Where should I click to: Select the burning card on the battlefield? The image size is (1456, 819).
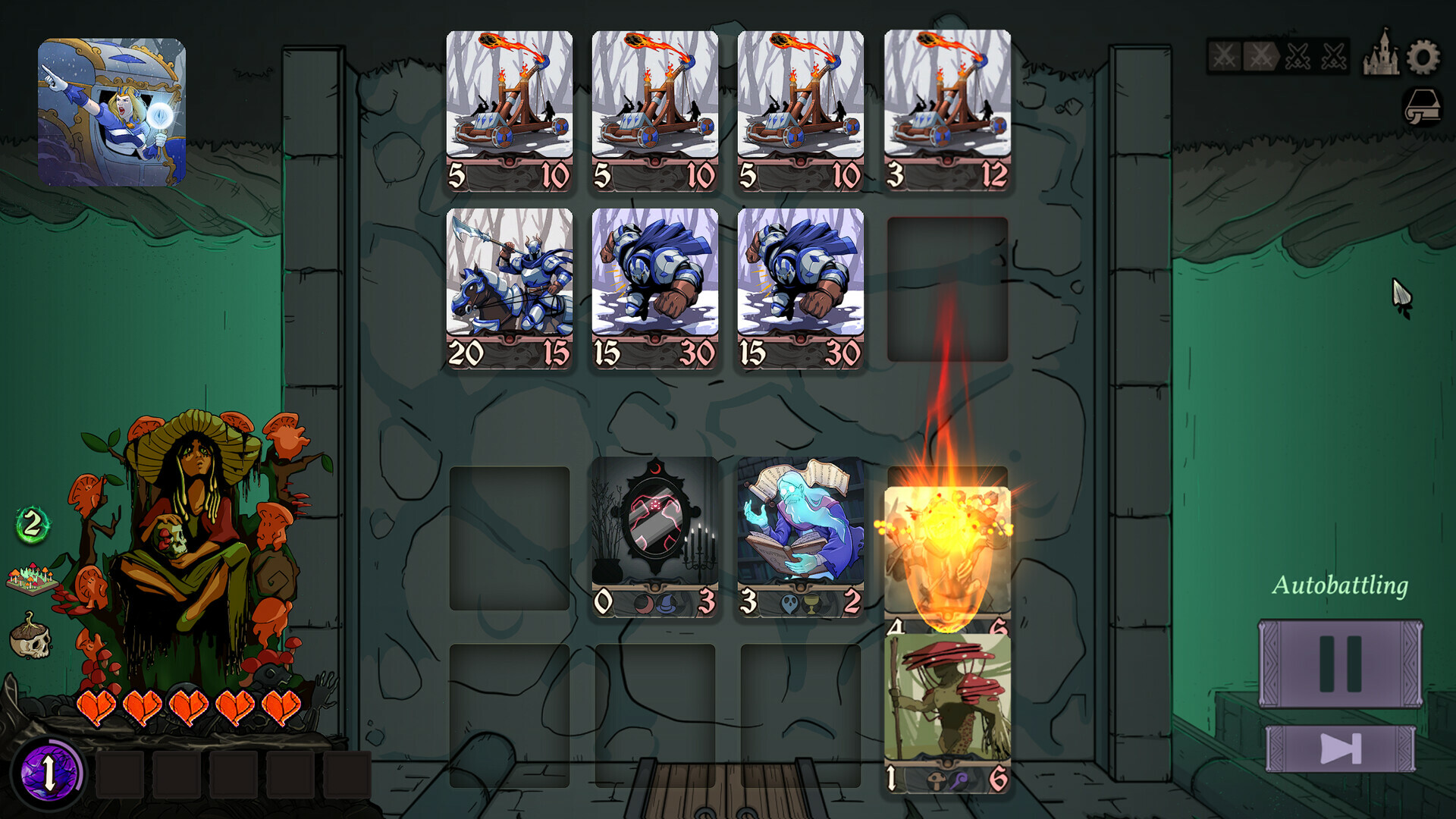pyautogui.click(x=945, y=546)
